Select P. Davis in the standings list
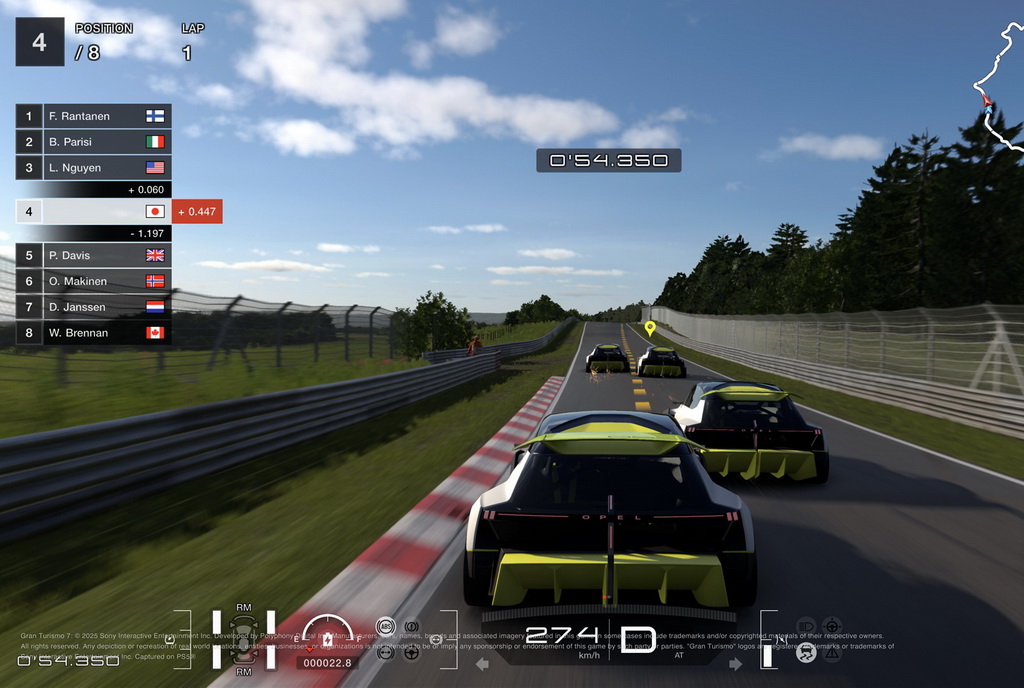 (94, 255)
